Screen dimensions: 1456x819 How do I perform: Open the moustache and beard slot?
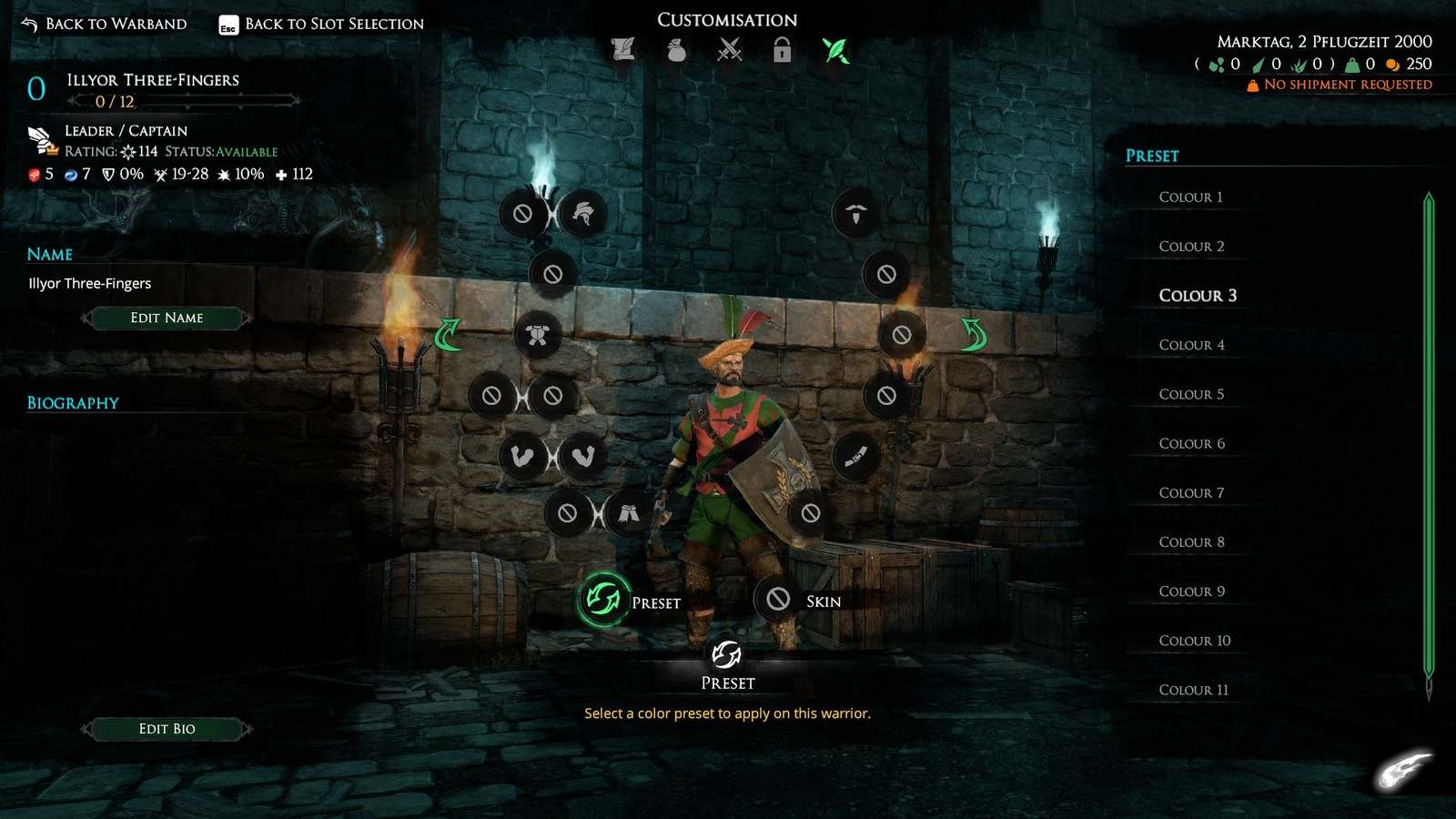(x=855, y=214)
